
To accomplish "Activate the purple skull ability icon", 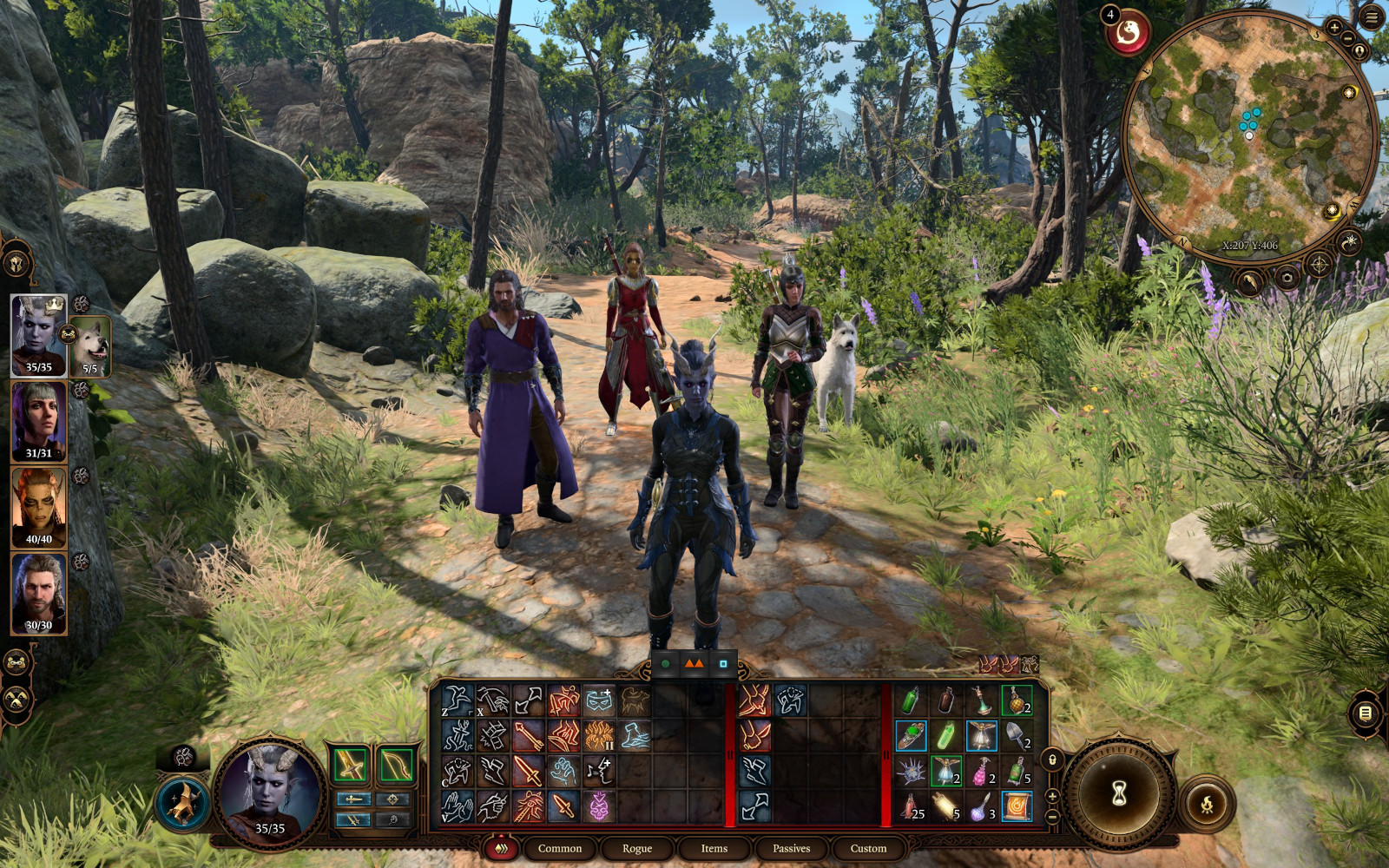I will click(x=599, y=806).
